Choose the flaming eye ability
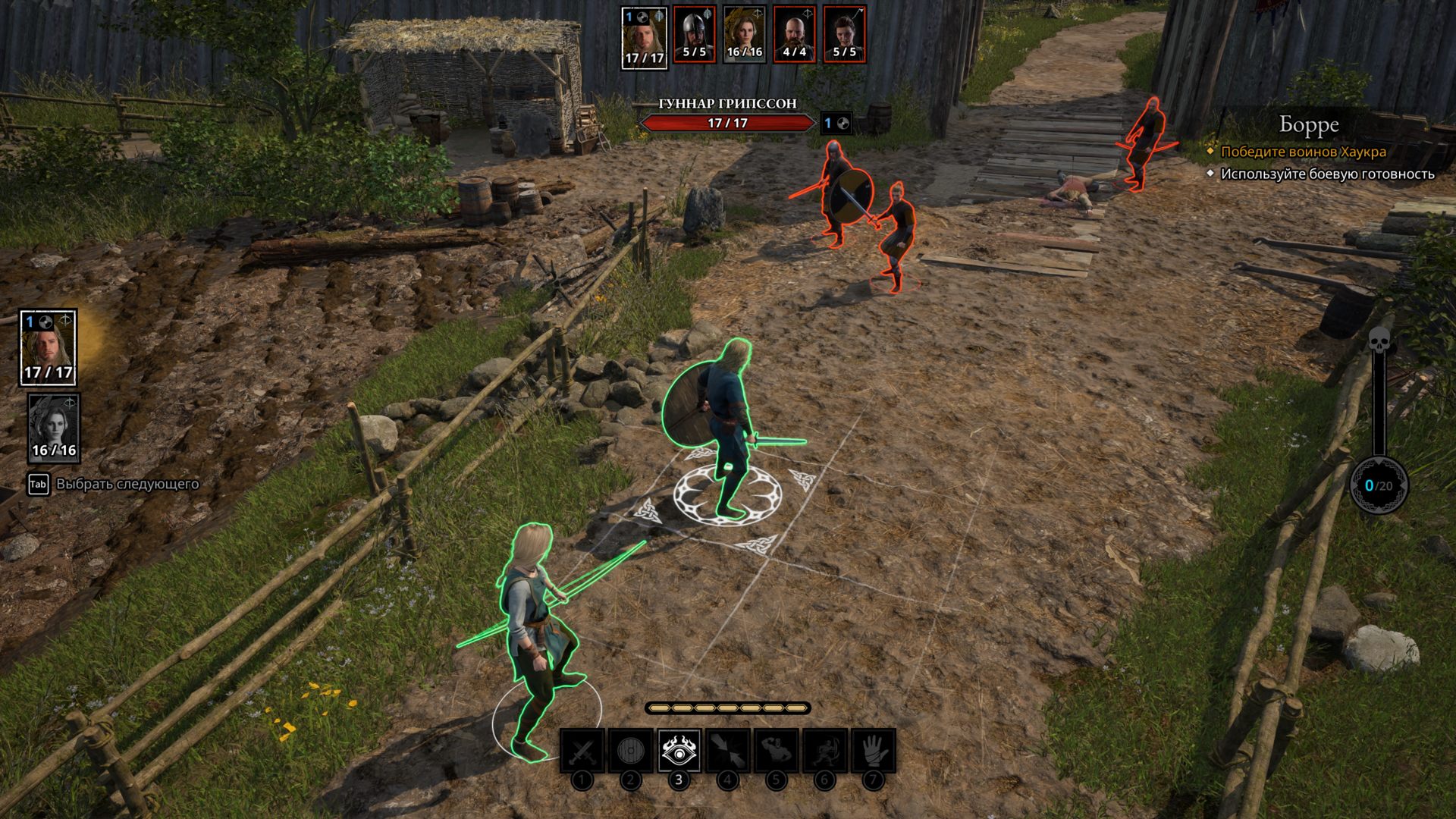The height and width of the screenshot is (819, 1456). (x=679, y=751)
